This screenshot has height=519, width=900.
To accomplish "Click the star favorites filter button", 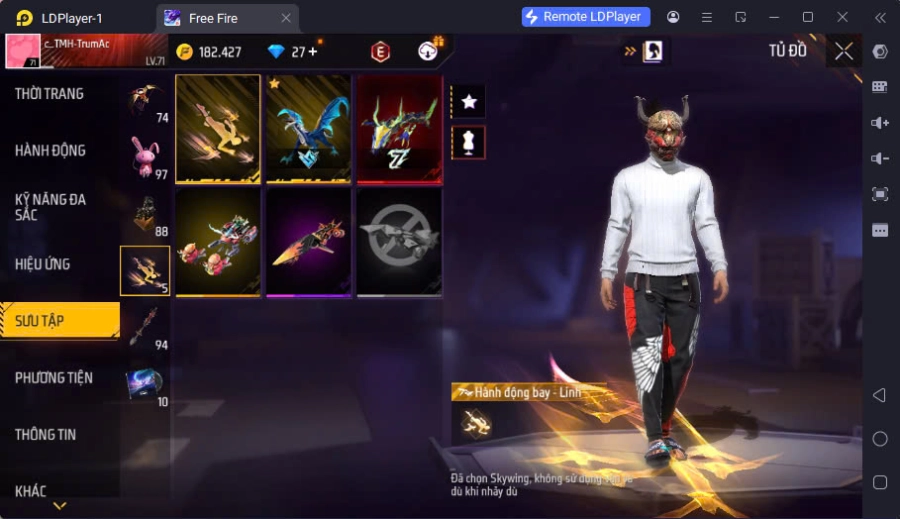I will [468, 101].
